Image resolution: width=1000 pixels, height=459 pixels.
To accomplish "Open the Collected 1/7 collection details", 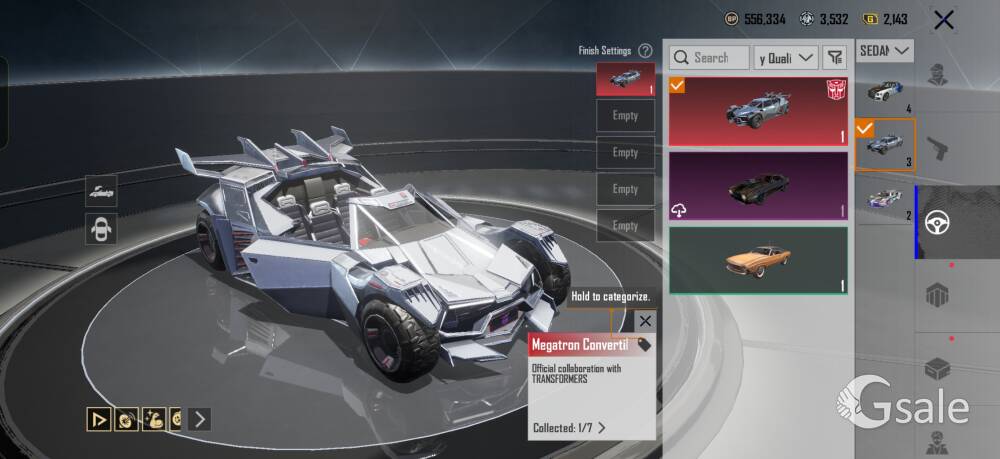I will [570, 428].
